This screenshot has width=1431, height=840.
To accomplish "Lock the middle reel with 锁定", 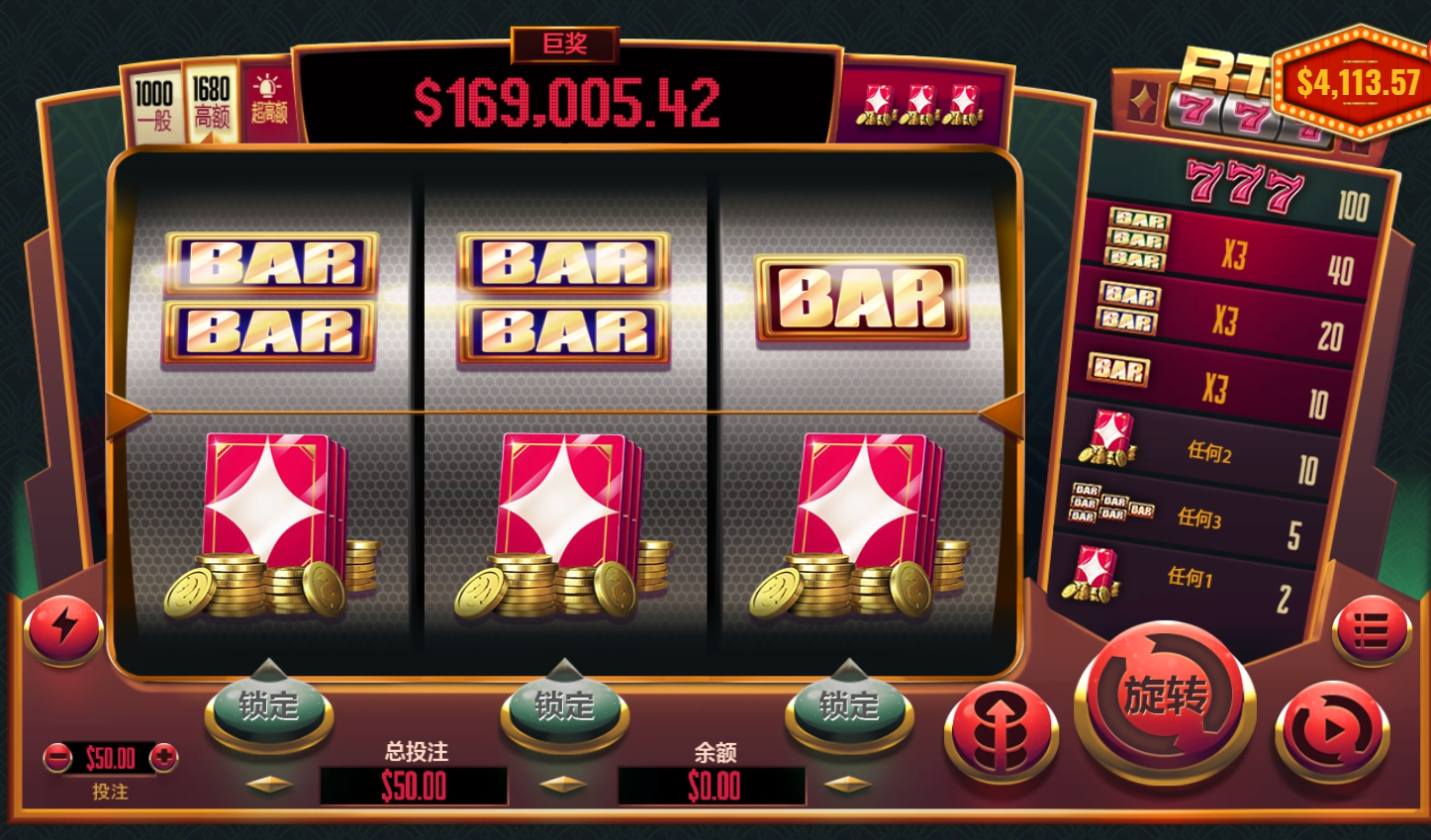I will coord(564,705).
